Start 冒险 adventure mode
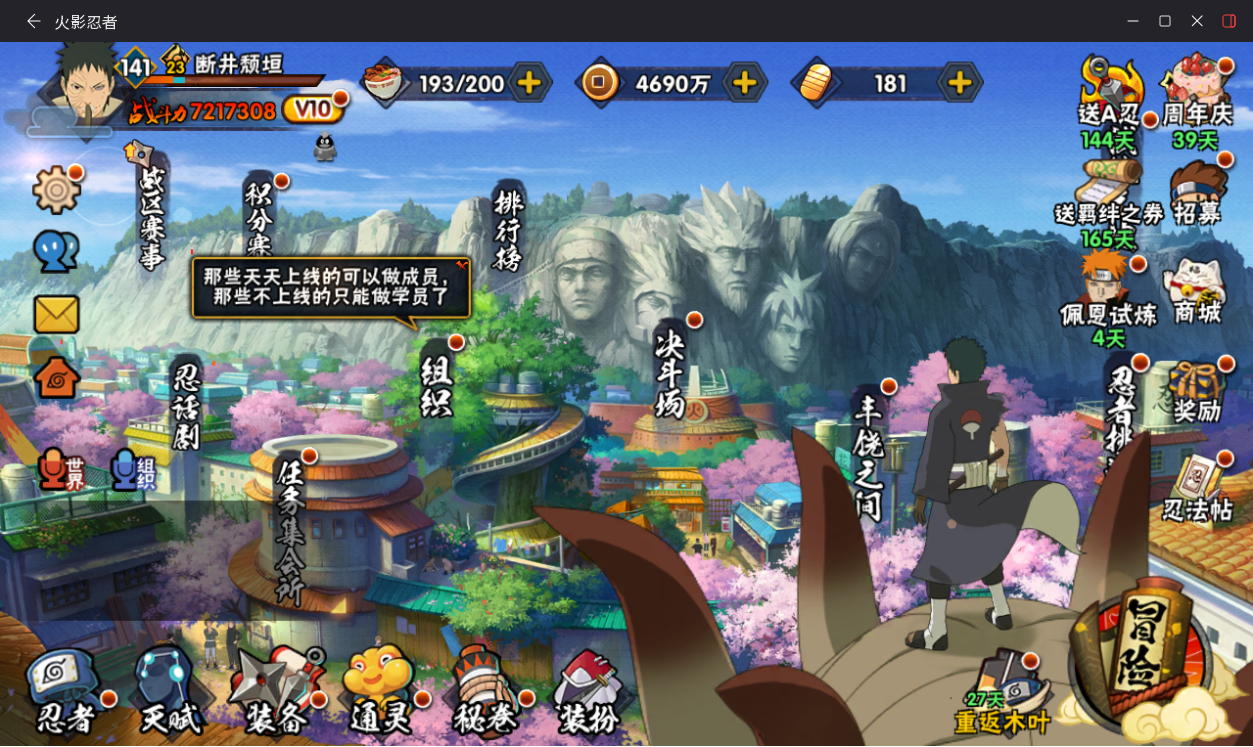The width and height of the screenshot is (1253, 747). [1140, 648]
